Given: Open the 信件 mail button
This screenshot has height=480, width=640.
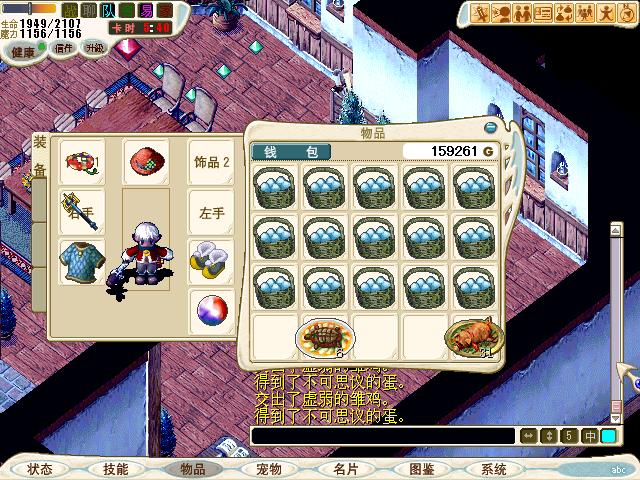Looking at the screenshot, I should (64, 48).
